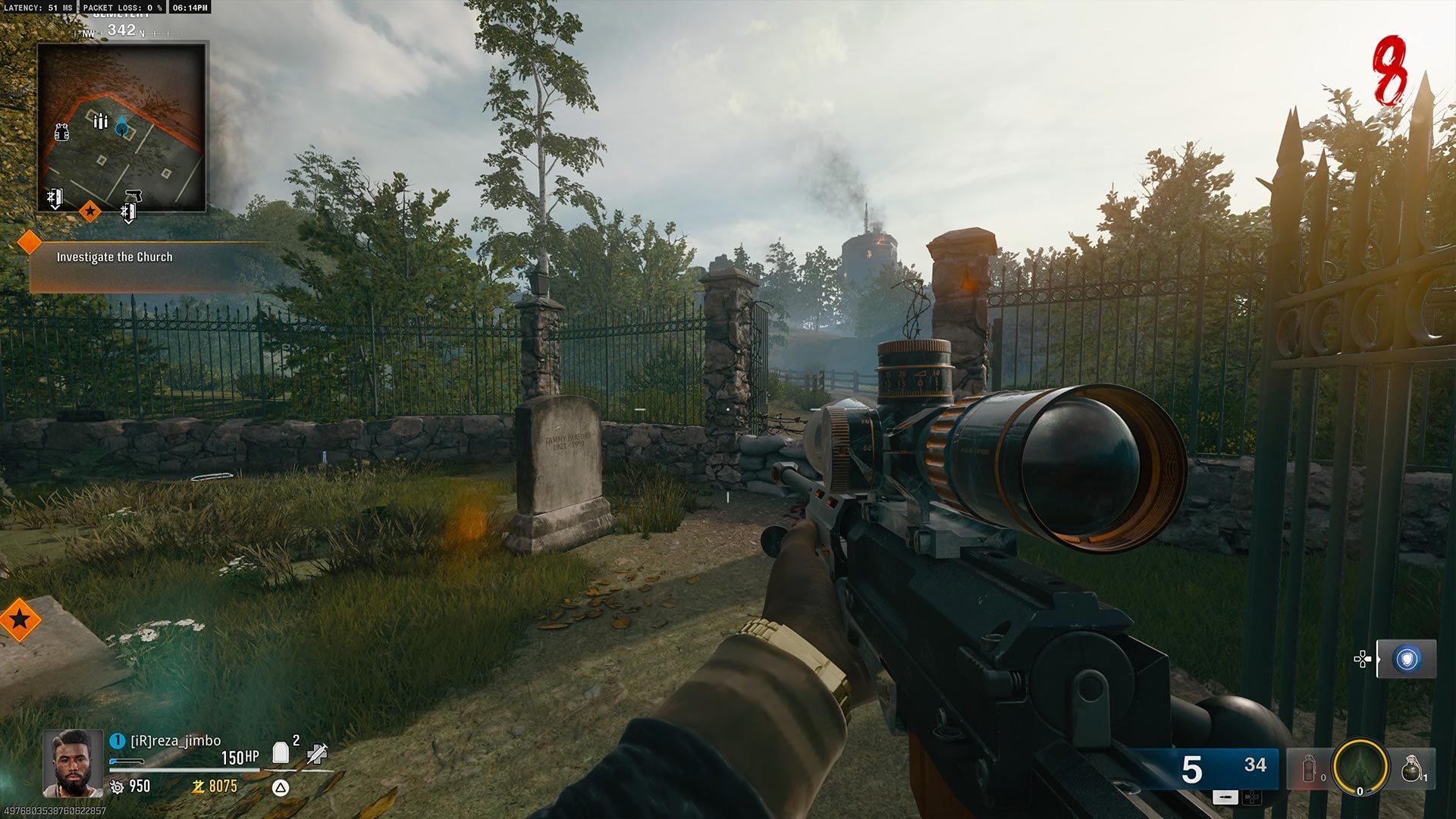
Task: Select the frag grenade lethal slot
Action: (x=1411, y=769)
